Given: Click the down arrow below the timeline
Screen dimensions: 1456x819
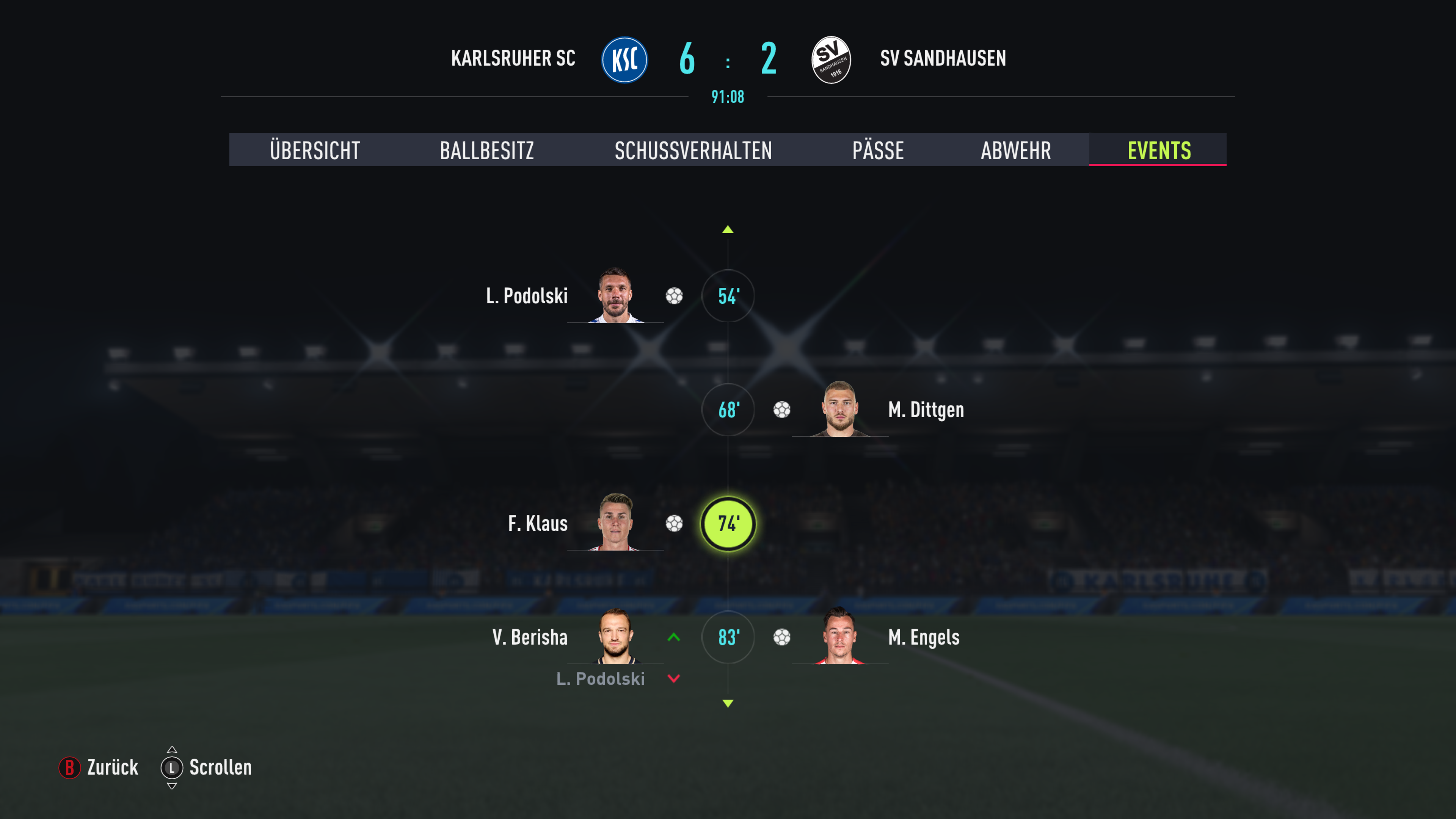Looking at the screenshot, I should tap(728, 704).
